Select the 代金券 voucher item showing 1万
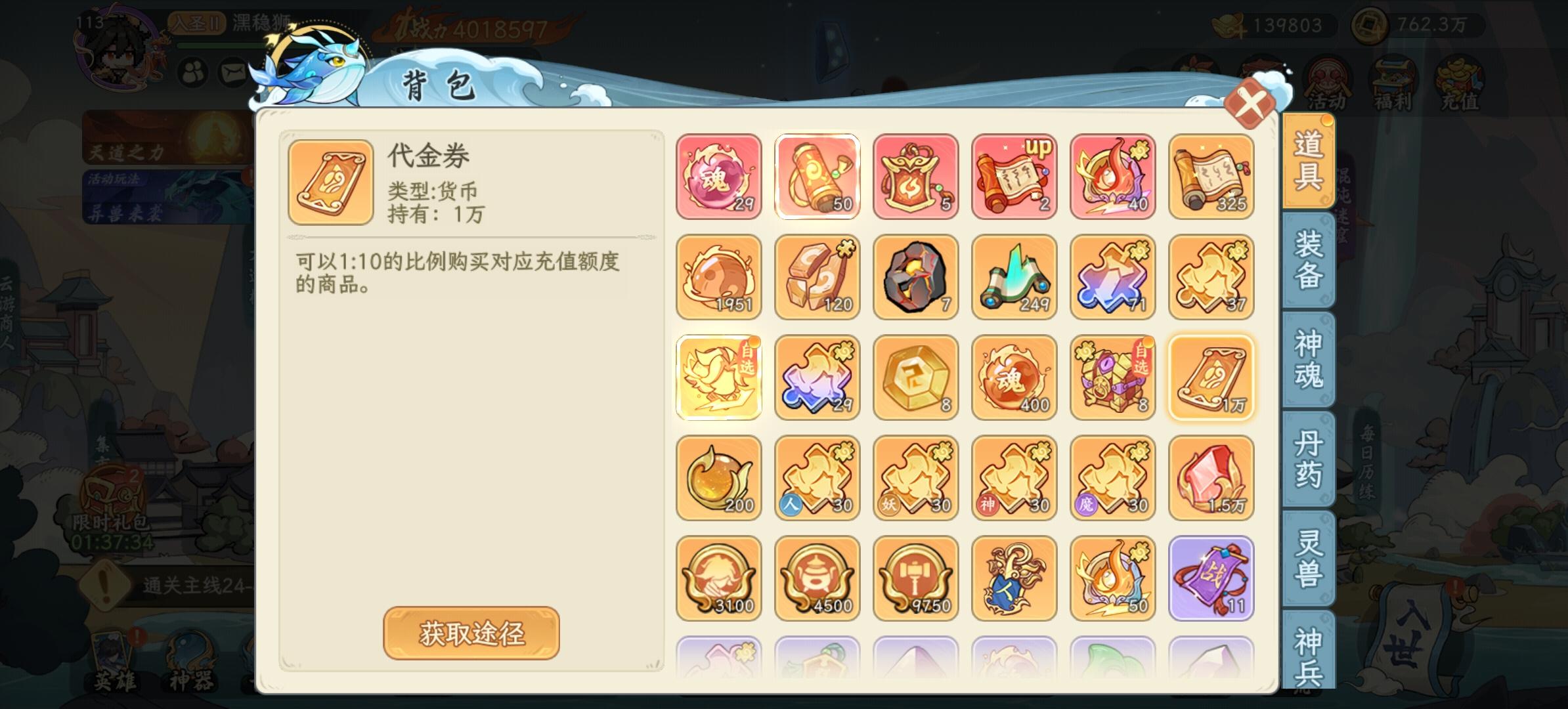Viewport: 1568px width, 709px height. click(1210, 377)
